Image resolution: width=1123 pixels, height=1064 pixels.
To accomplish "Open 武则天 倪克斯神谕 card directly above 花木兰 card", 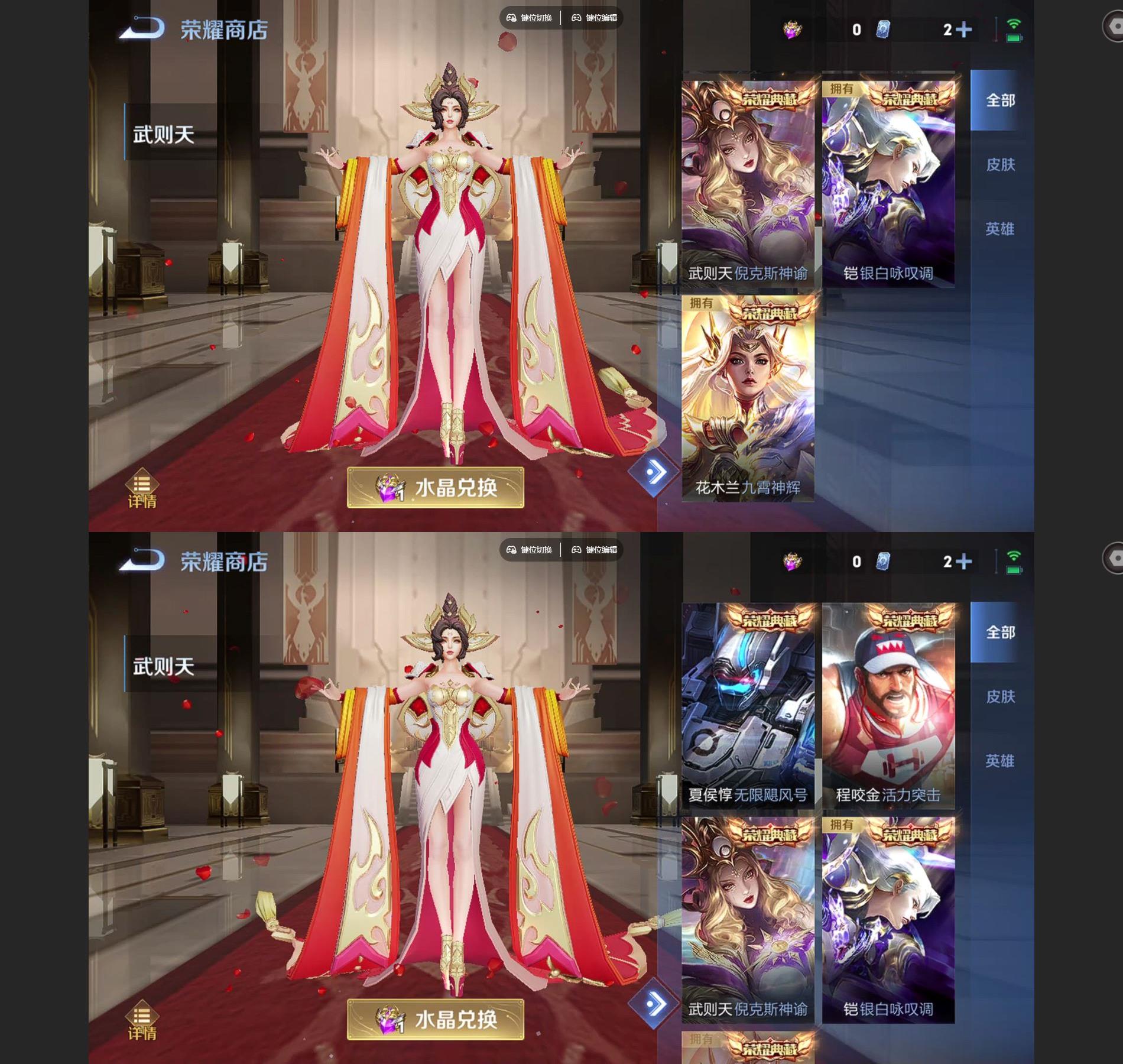I will pos(748,184).
